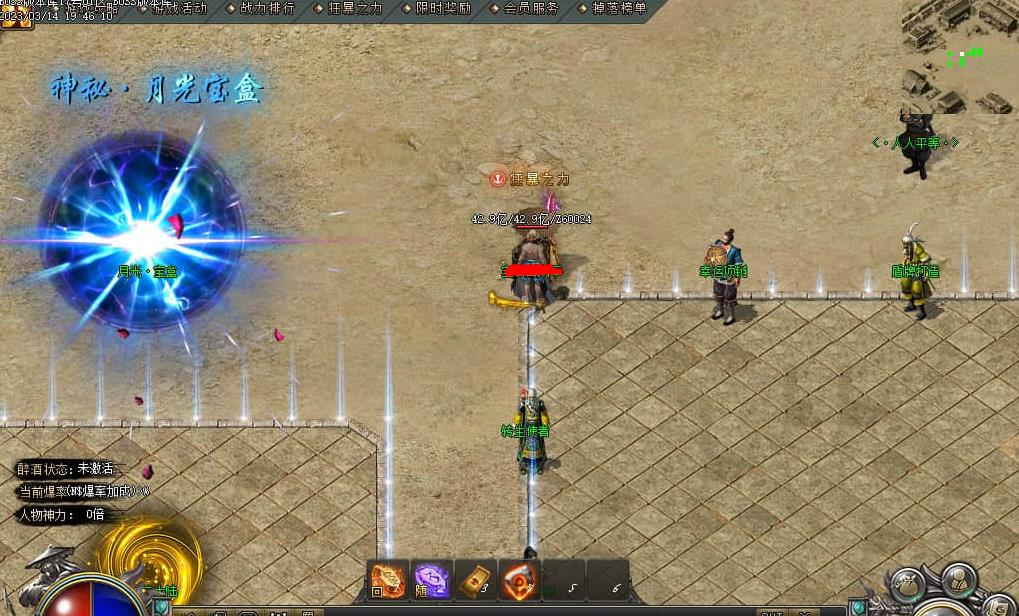1019x616 pixels.
Task: Use the orange 回 return scroll slot
Action: pyautogui.click(x=388, y=580)
